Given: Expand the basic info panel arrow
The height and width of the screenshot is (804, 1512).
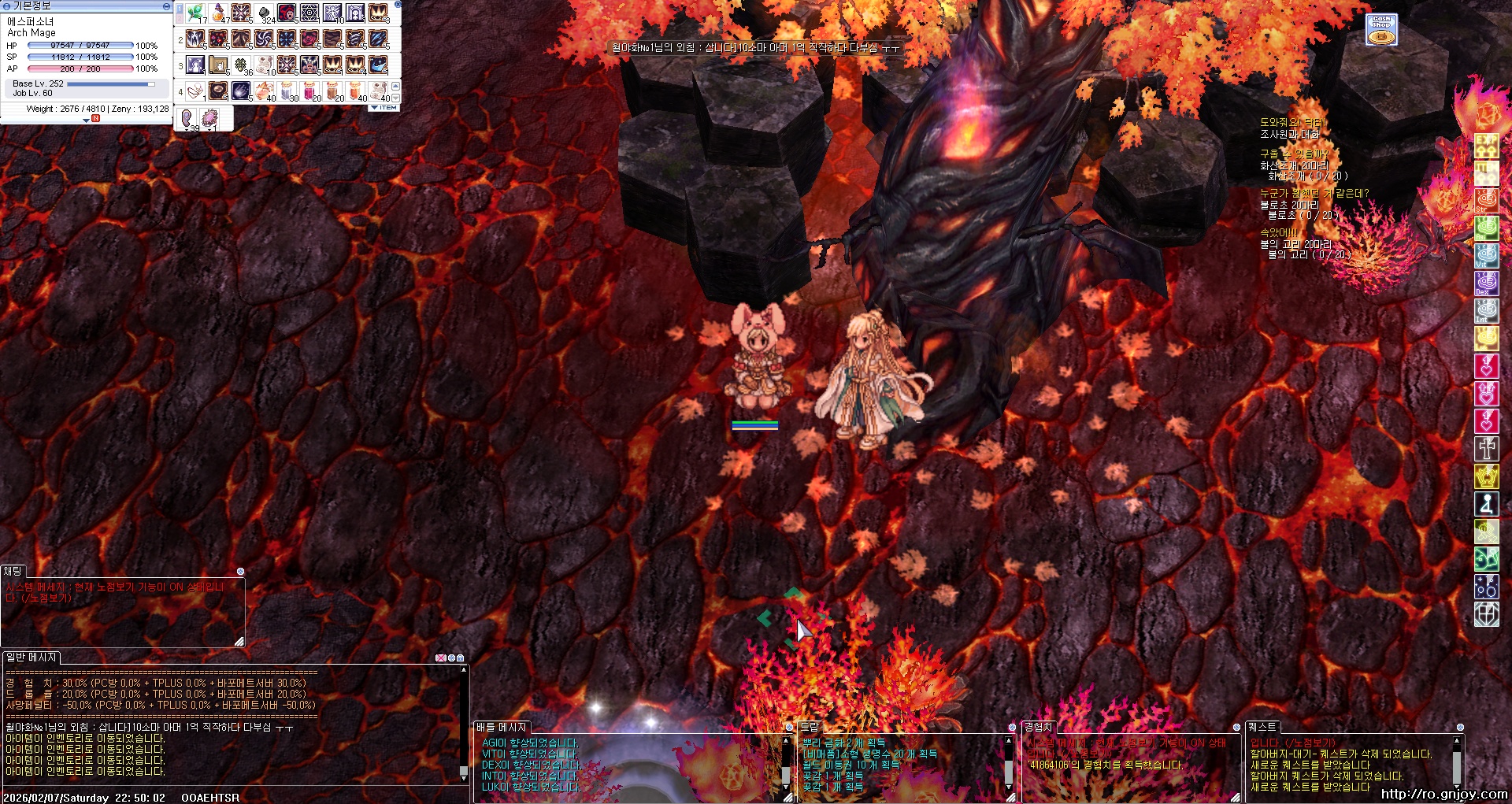Looking at the screenshot, I should point(87,120).
